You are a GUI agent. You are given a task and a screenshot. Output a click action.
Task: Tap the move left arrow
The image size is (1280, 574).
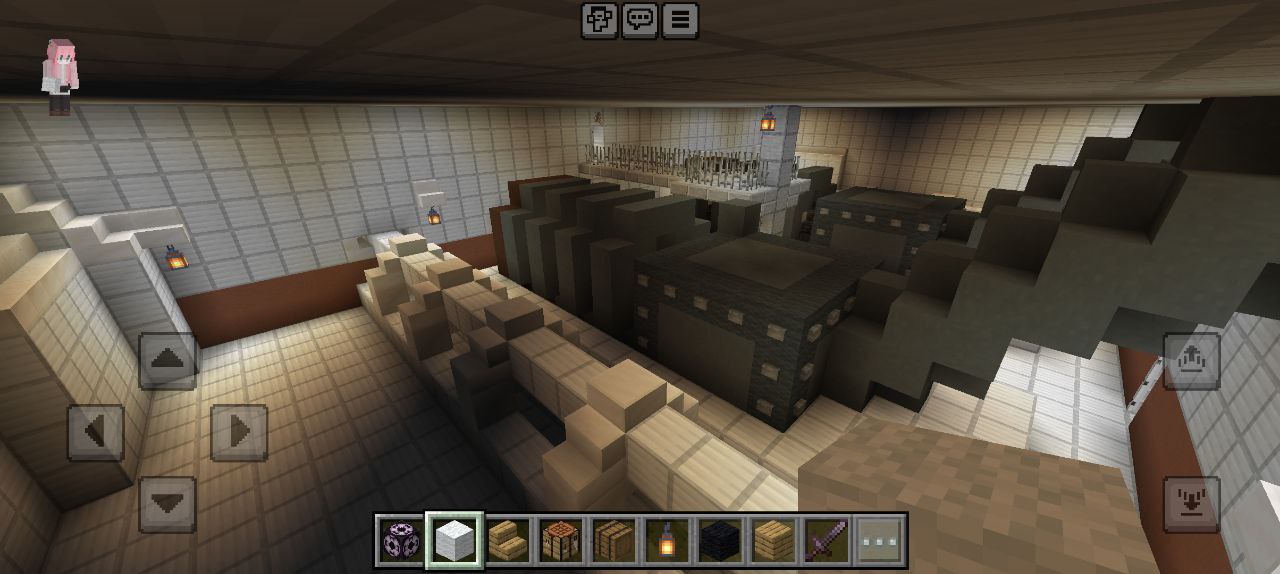point(96,432)
